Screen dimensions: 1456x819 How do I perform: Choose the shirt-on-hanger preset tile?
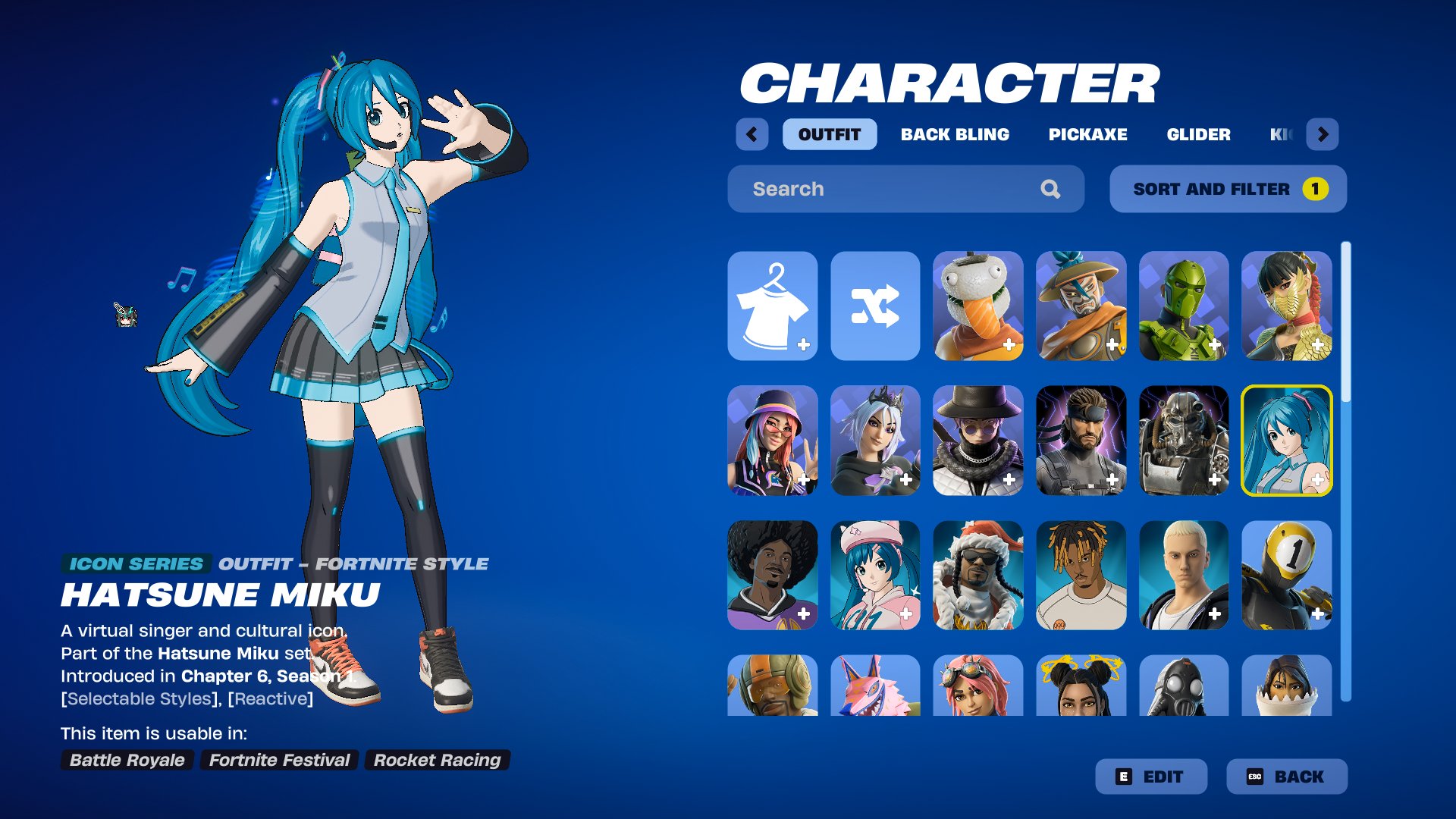pos(772,306)
